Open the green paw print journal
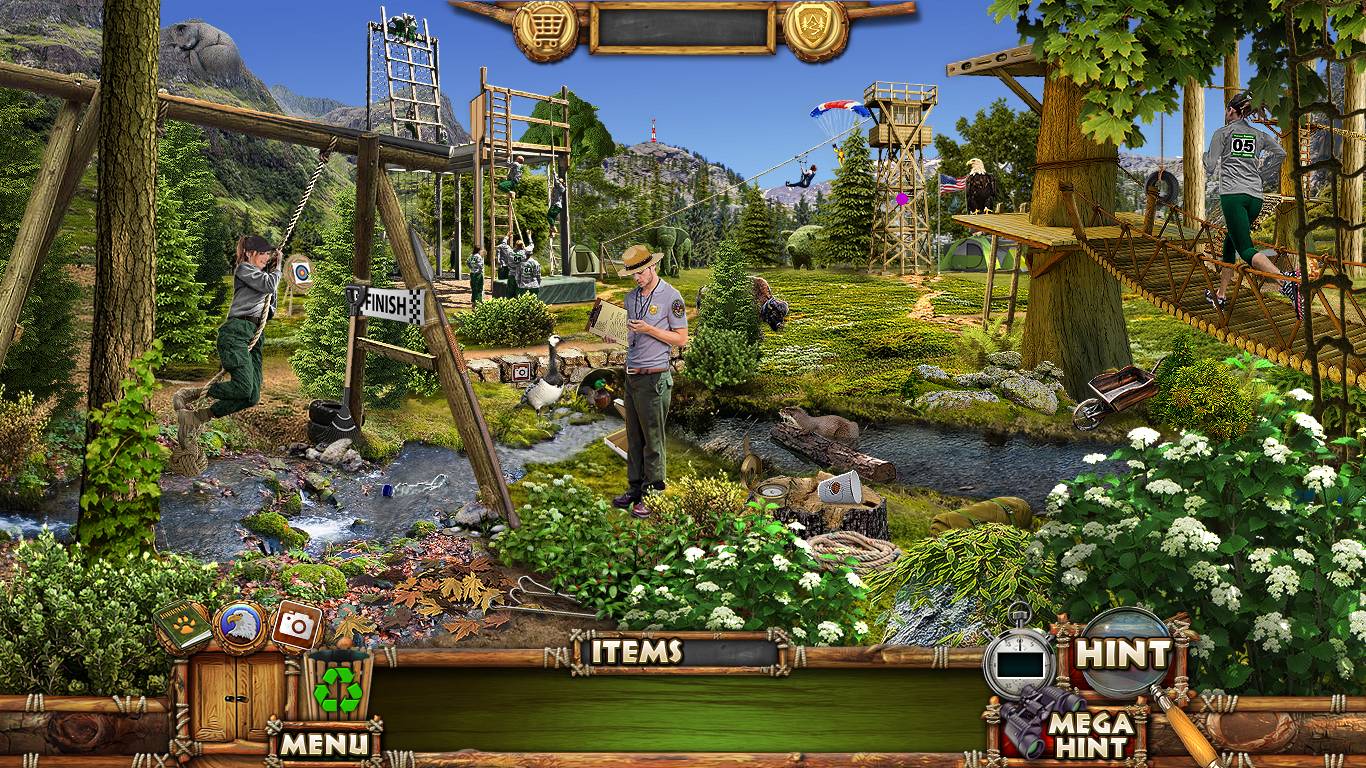 (x=182, y=625)
